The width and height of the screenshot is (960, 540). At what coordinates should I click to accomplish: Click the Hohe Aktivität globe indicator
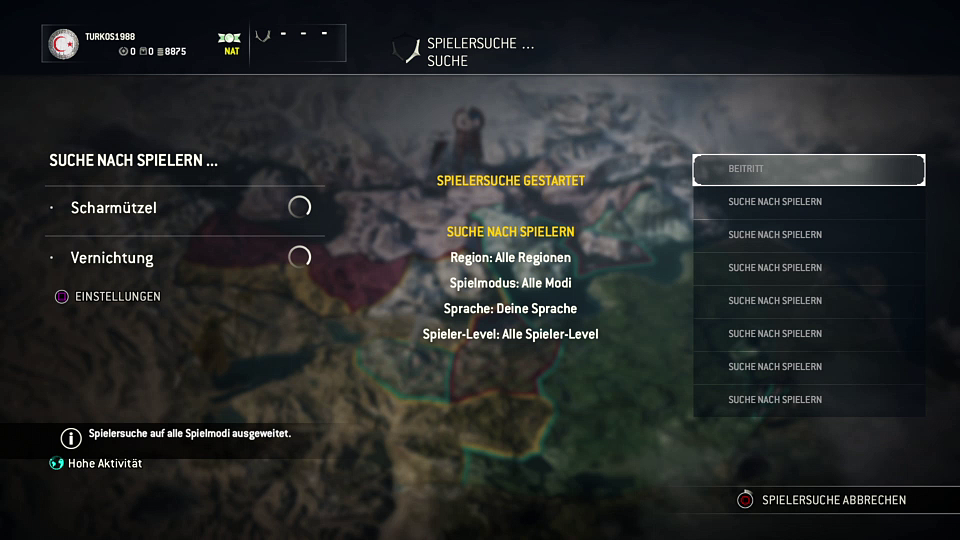pyautogui.click(x=57, y=464)
